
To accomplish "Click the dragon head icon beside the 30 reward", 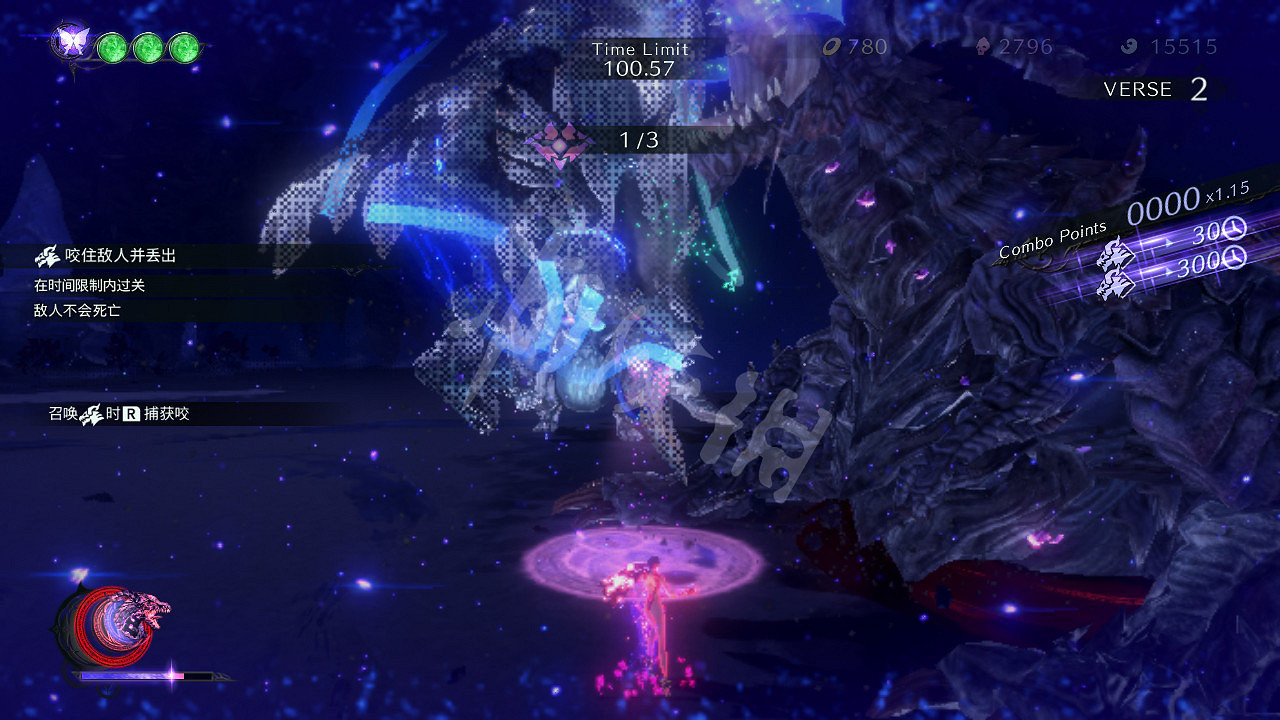I will pos(1113,251).
